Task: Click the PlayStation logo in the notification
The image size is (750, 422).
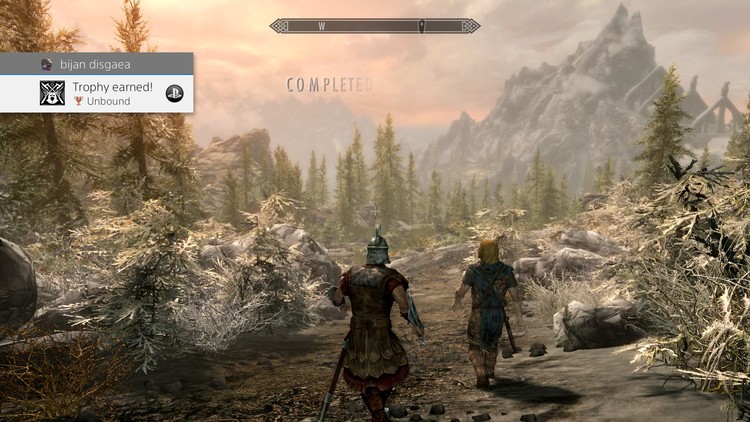Action: coord(174,93)
